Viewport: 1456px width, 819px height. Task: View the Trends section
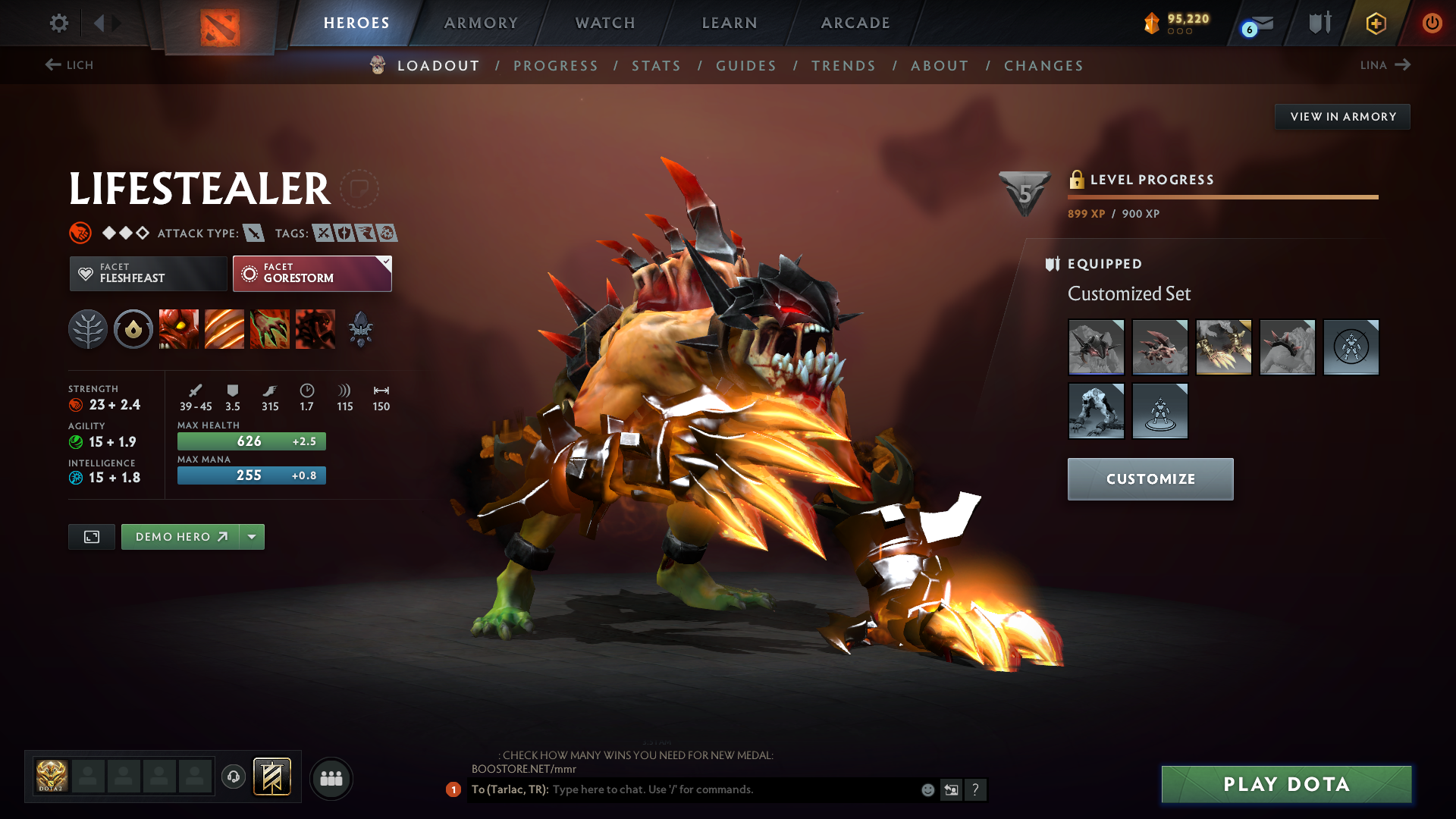click(843, 66)
